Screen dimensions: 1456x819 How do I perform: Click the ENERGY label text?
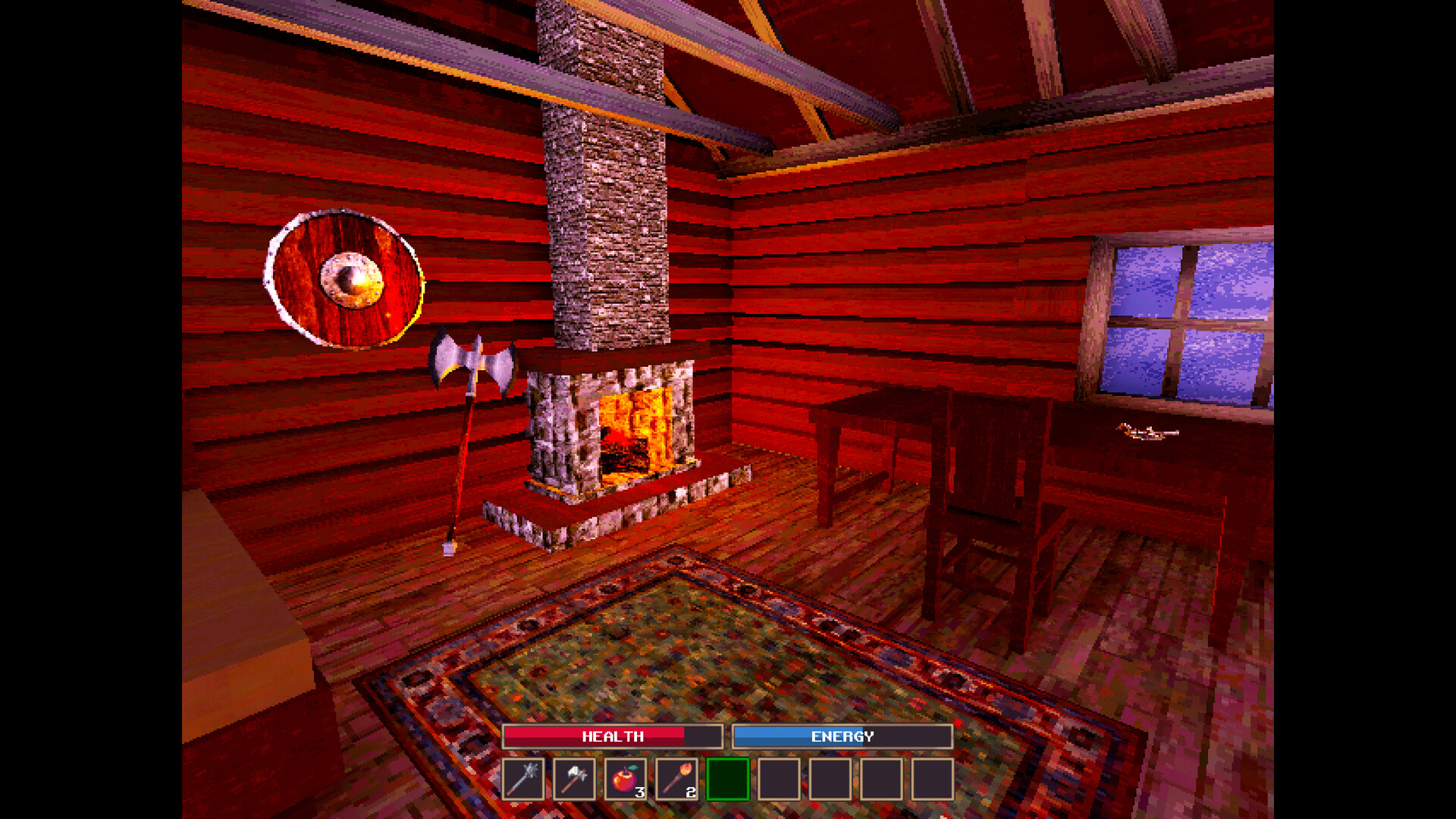click(x=842, y=736)
